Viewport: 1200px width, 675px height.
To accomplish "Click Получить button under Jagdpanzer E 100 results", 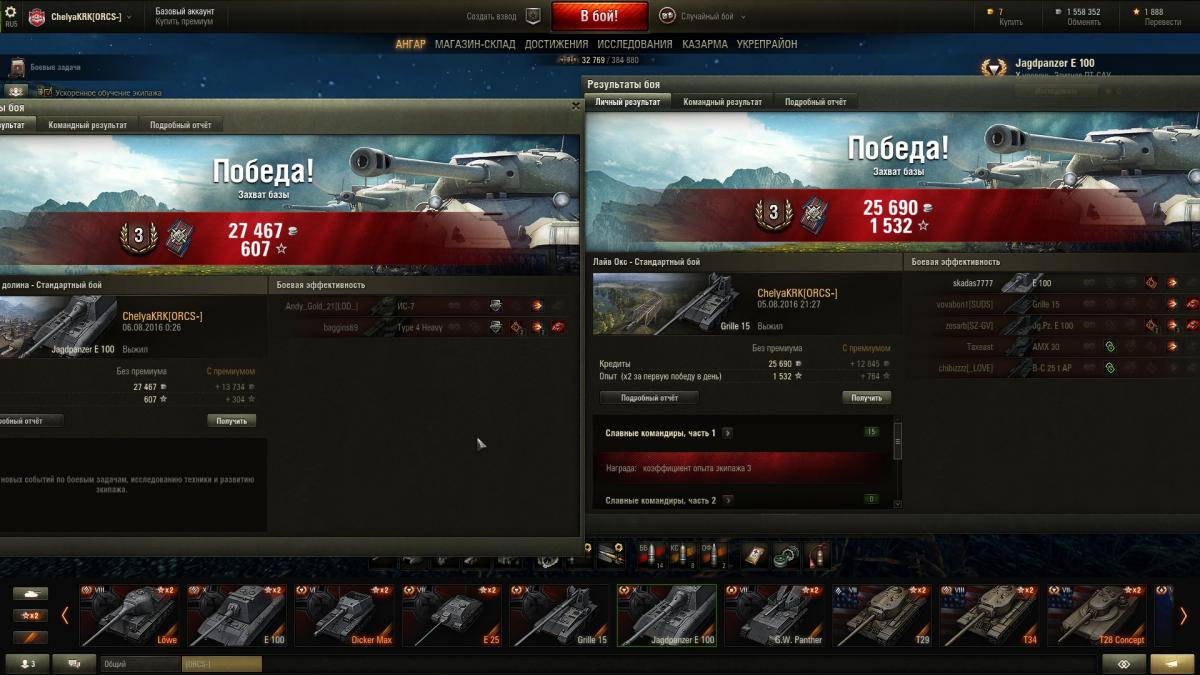I will click(232, 421).
